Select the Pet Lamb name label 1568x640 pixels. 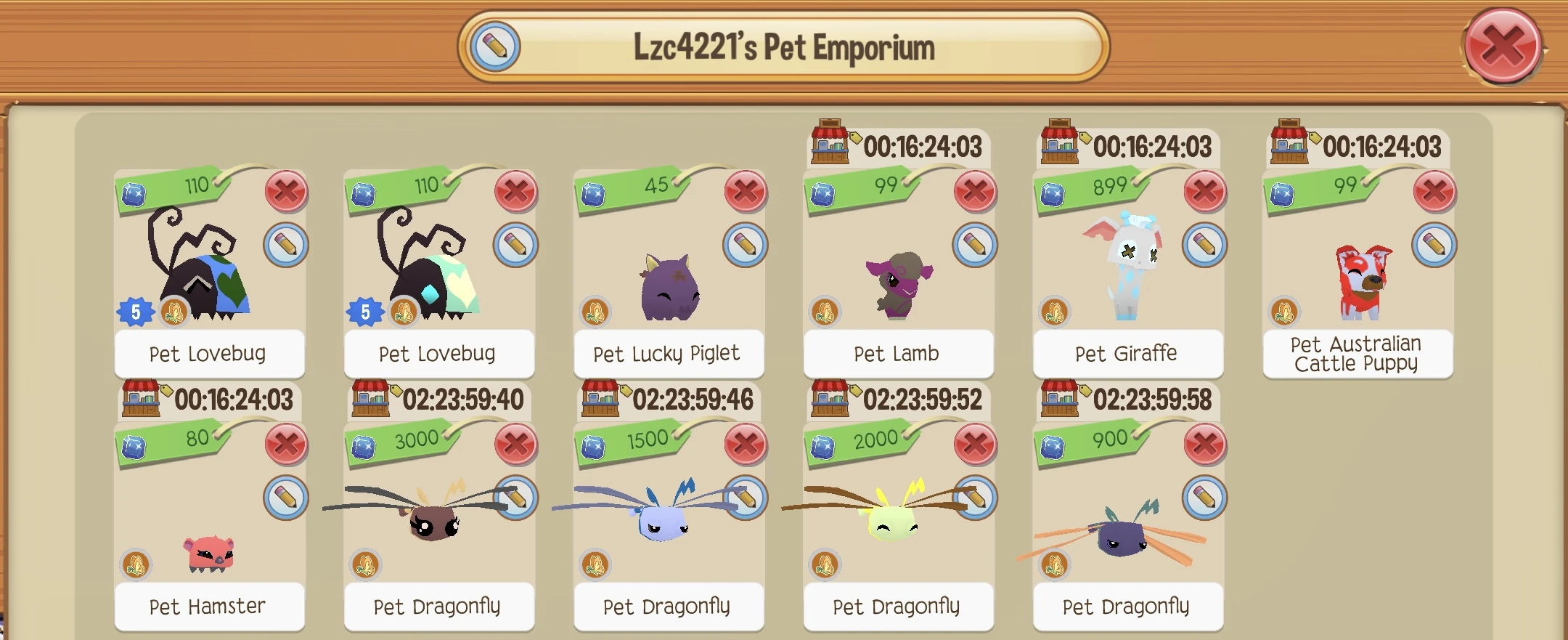(x=897, y=354)
